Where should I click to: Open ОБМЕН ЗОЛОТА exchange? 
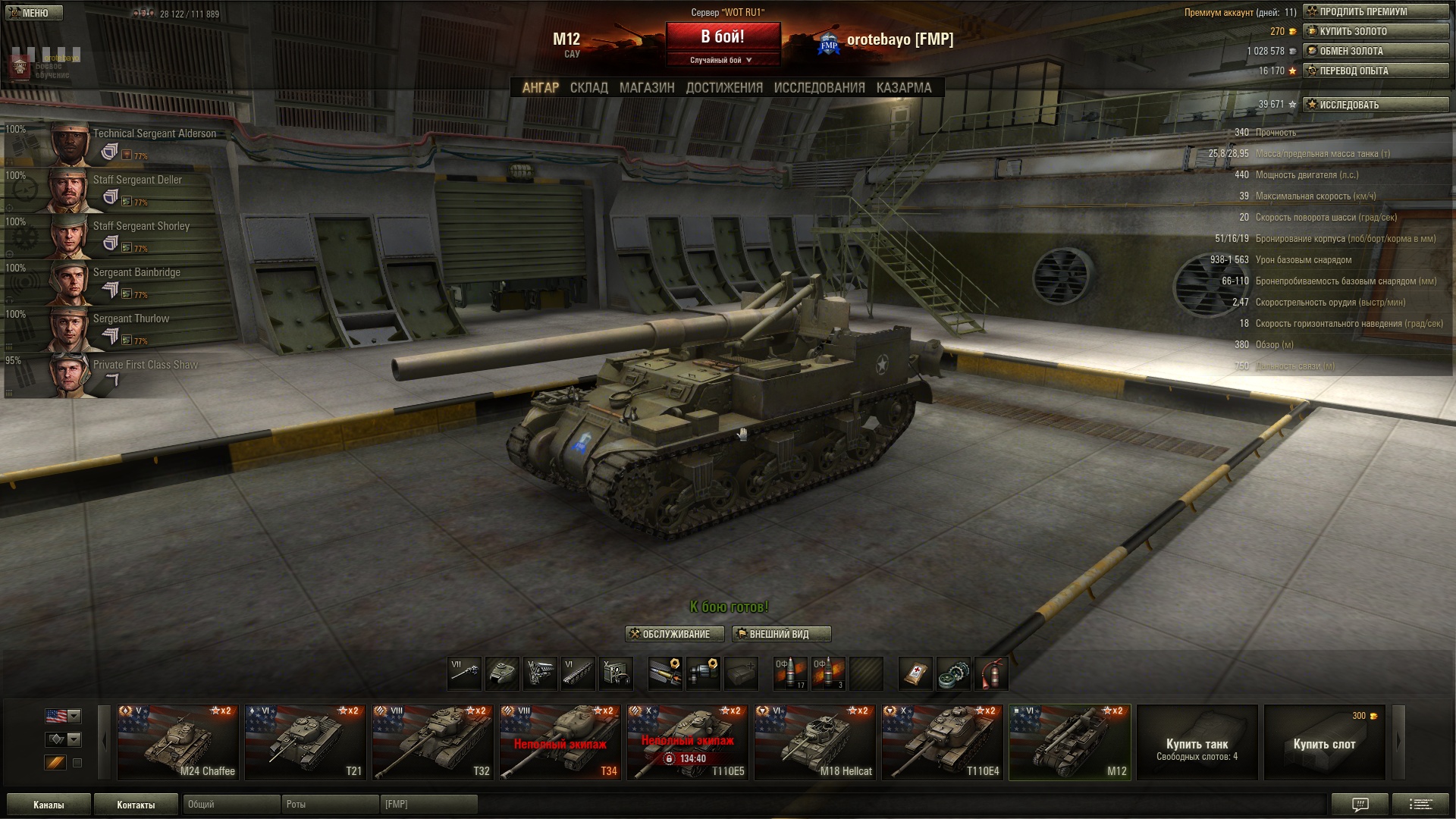(1376, 52)
